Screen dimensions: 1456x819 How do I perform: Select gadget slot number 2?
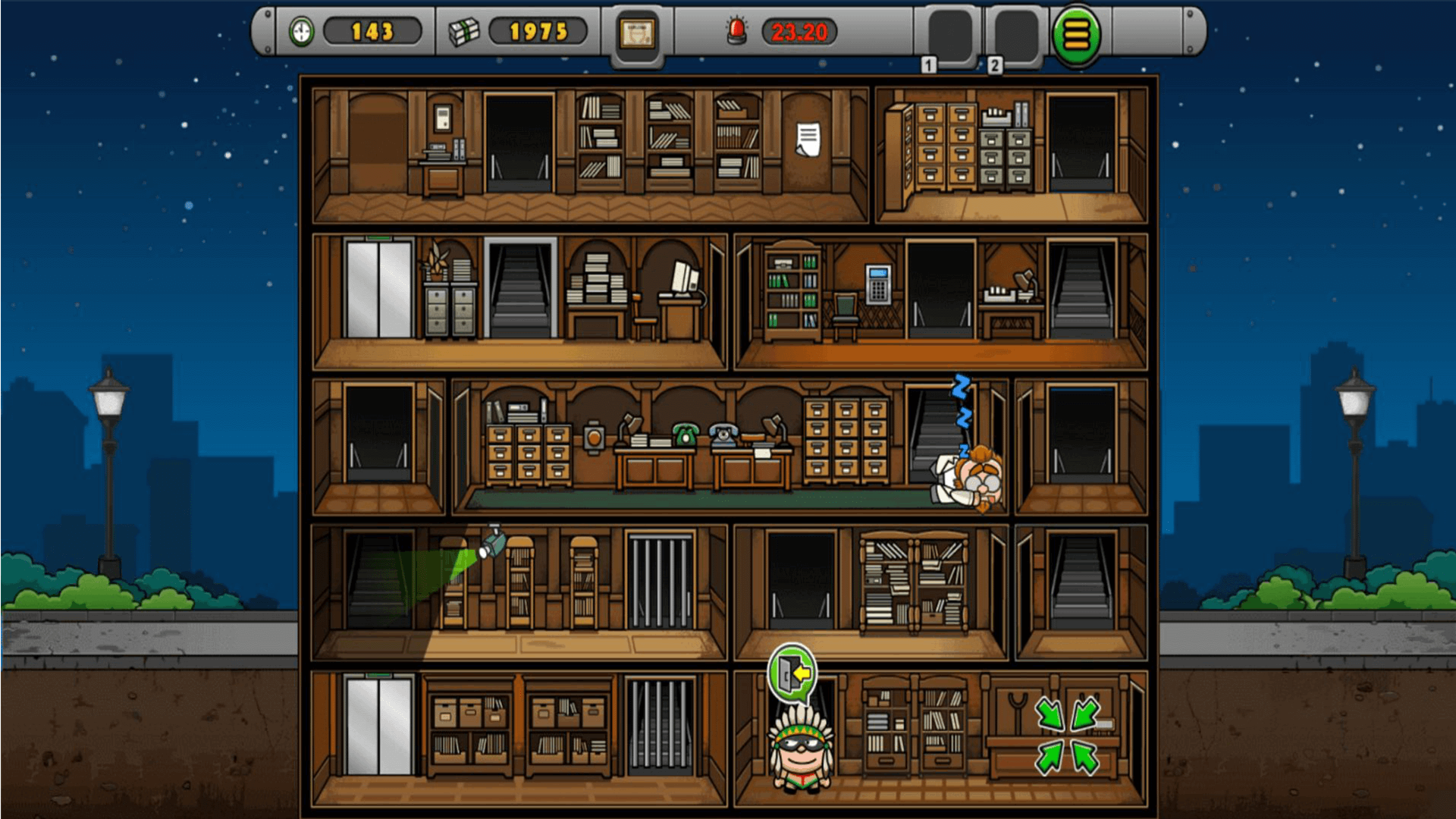tap(1015, 36)
